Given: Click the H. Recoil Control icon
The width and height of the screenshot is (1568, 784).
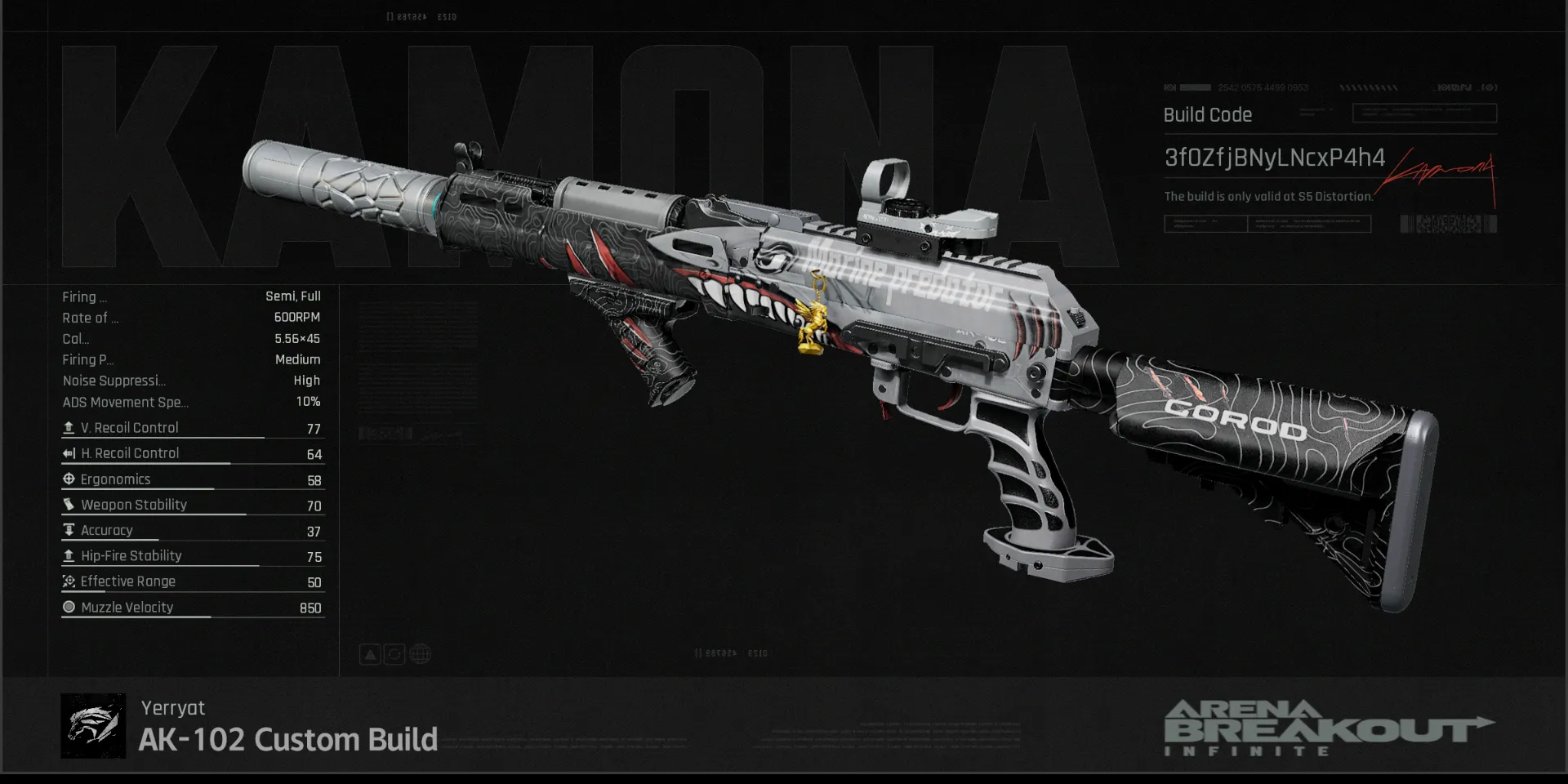Looking at the screenshot, I should pyautogui.click(x=68, y=452).
